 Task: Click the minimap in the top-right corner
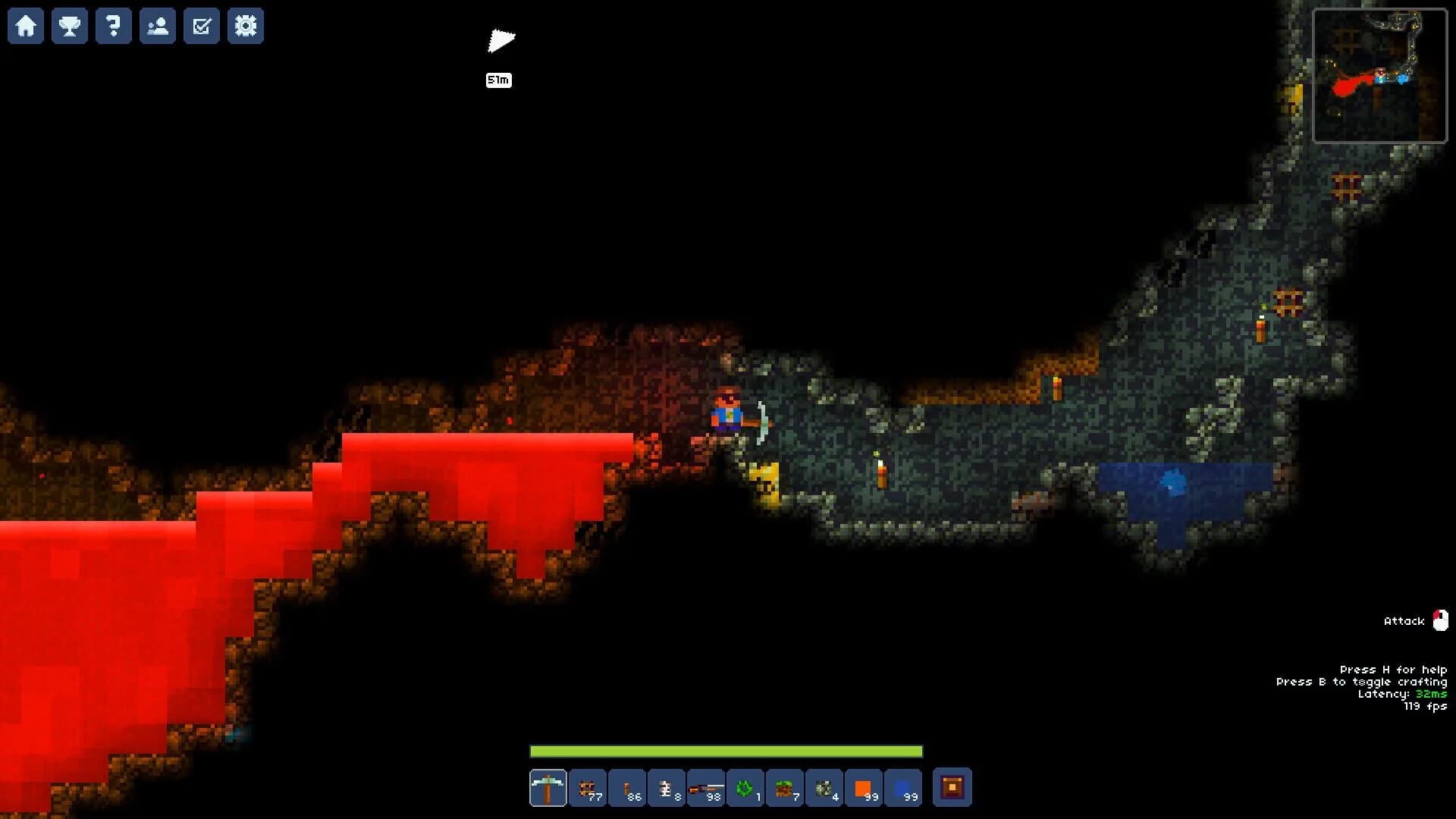[x=1380, y=74]
